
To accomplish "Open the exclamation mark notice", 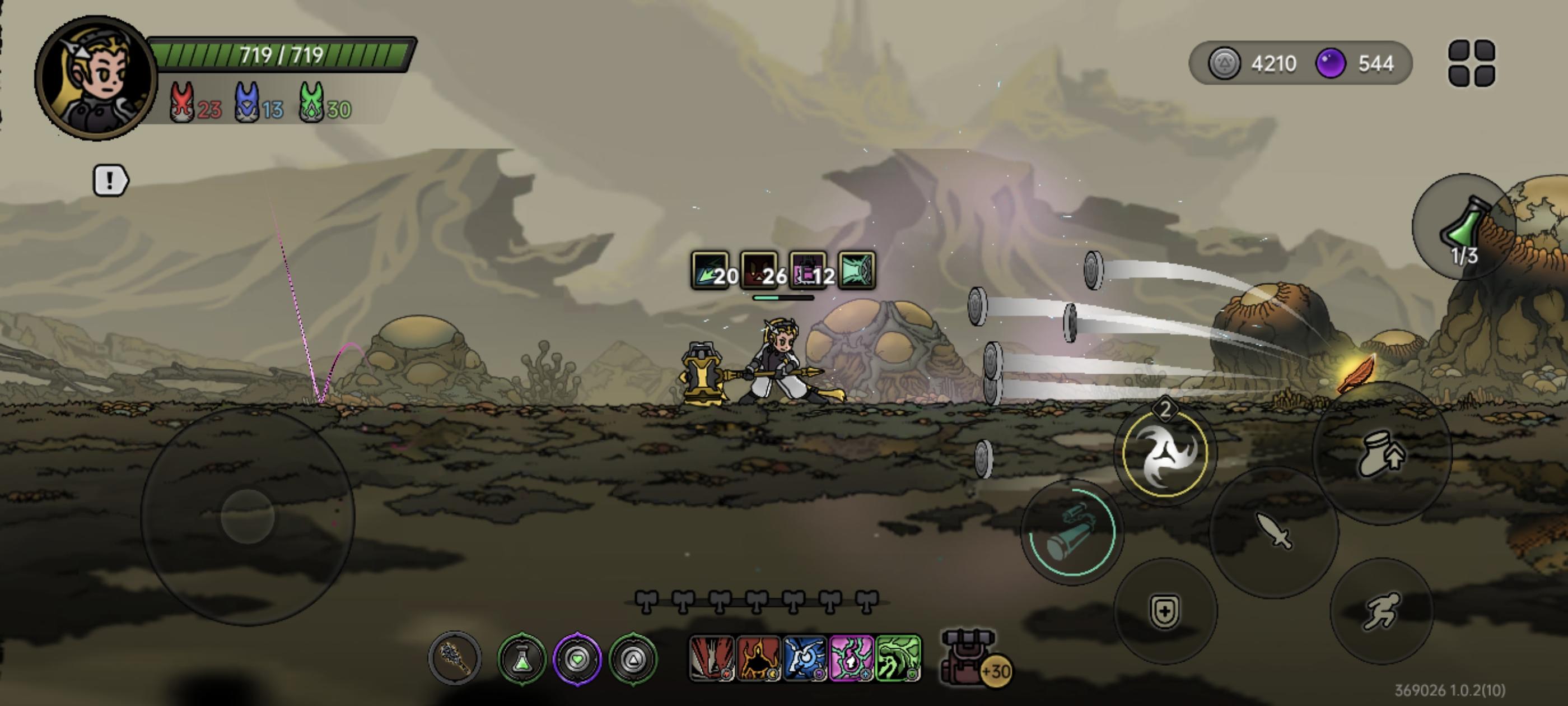I will [110, 180].
